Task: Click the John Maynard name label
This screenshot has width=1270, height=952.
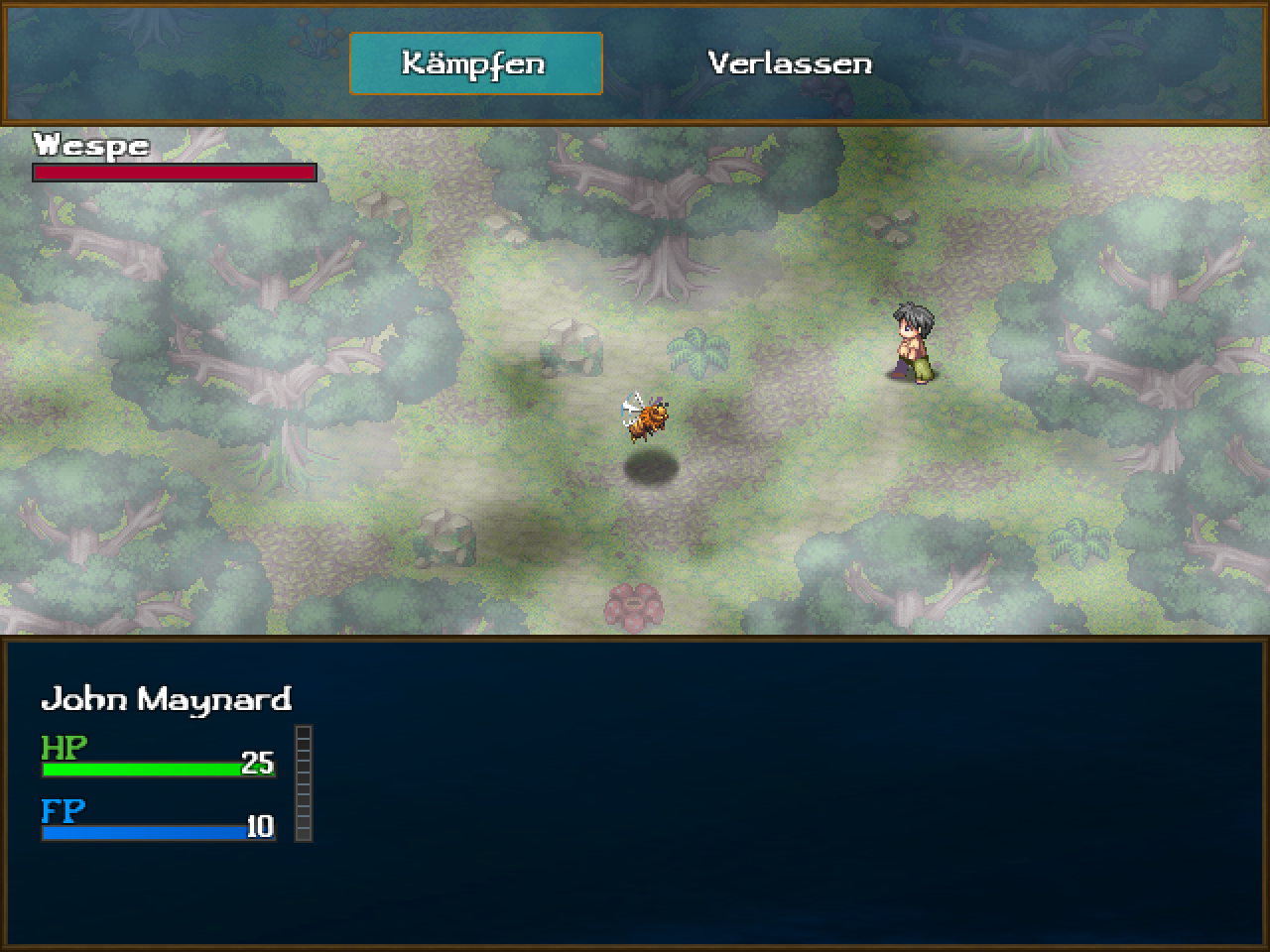Action: 169,699
